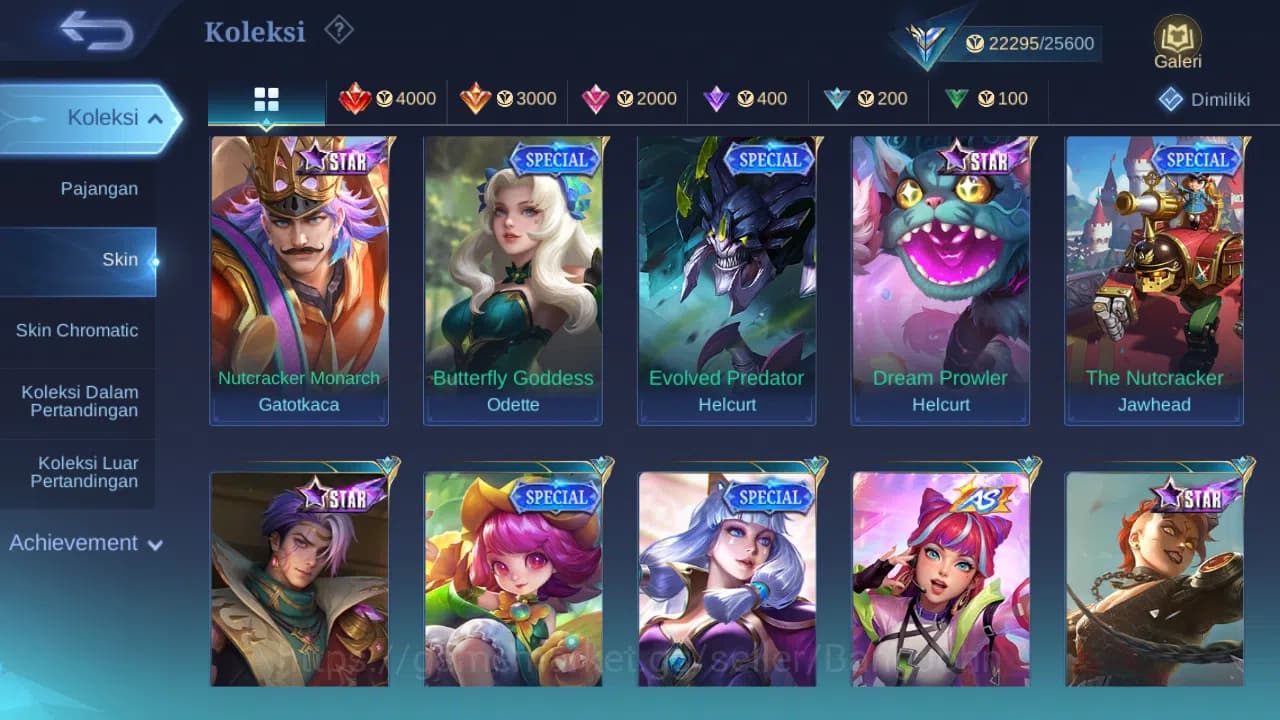
Task: Select the green 100 skin rarity filter
Action: [985, 99]
